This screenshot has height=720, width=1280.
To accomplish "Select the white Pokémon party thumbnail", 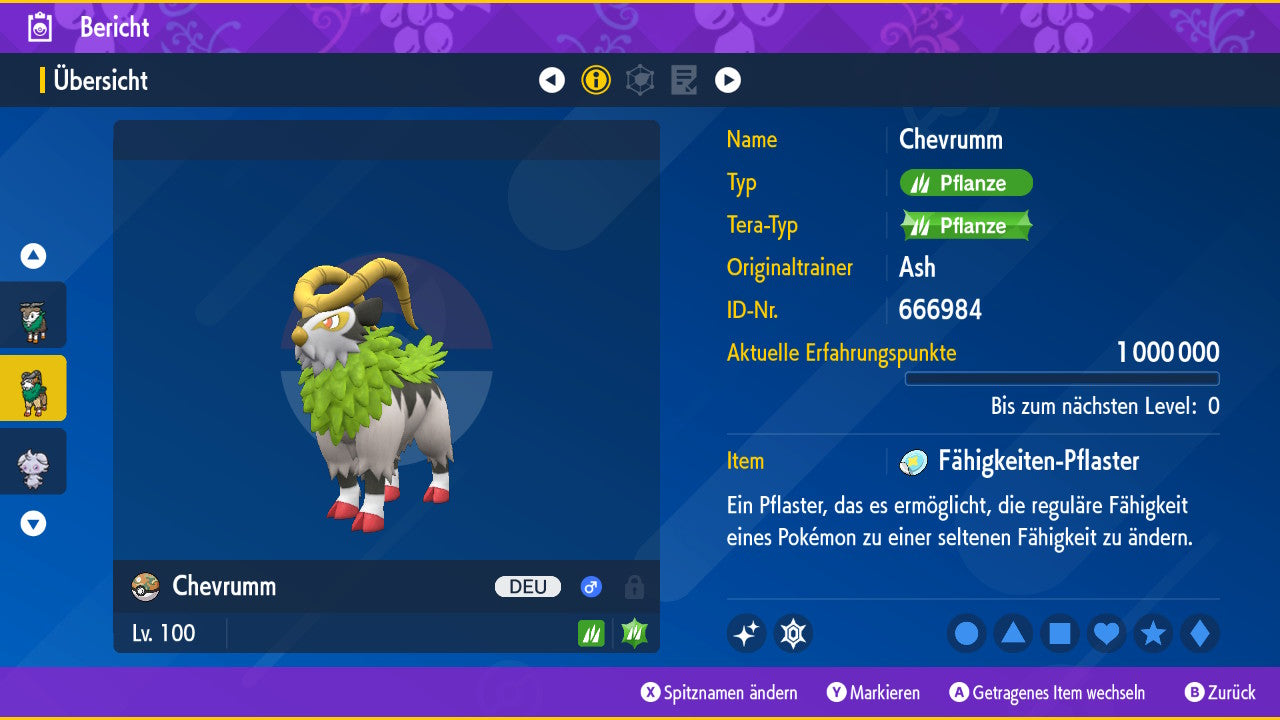I will pyautogui.click(x=33, y=461).
